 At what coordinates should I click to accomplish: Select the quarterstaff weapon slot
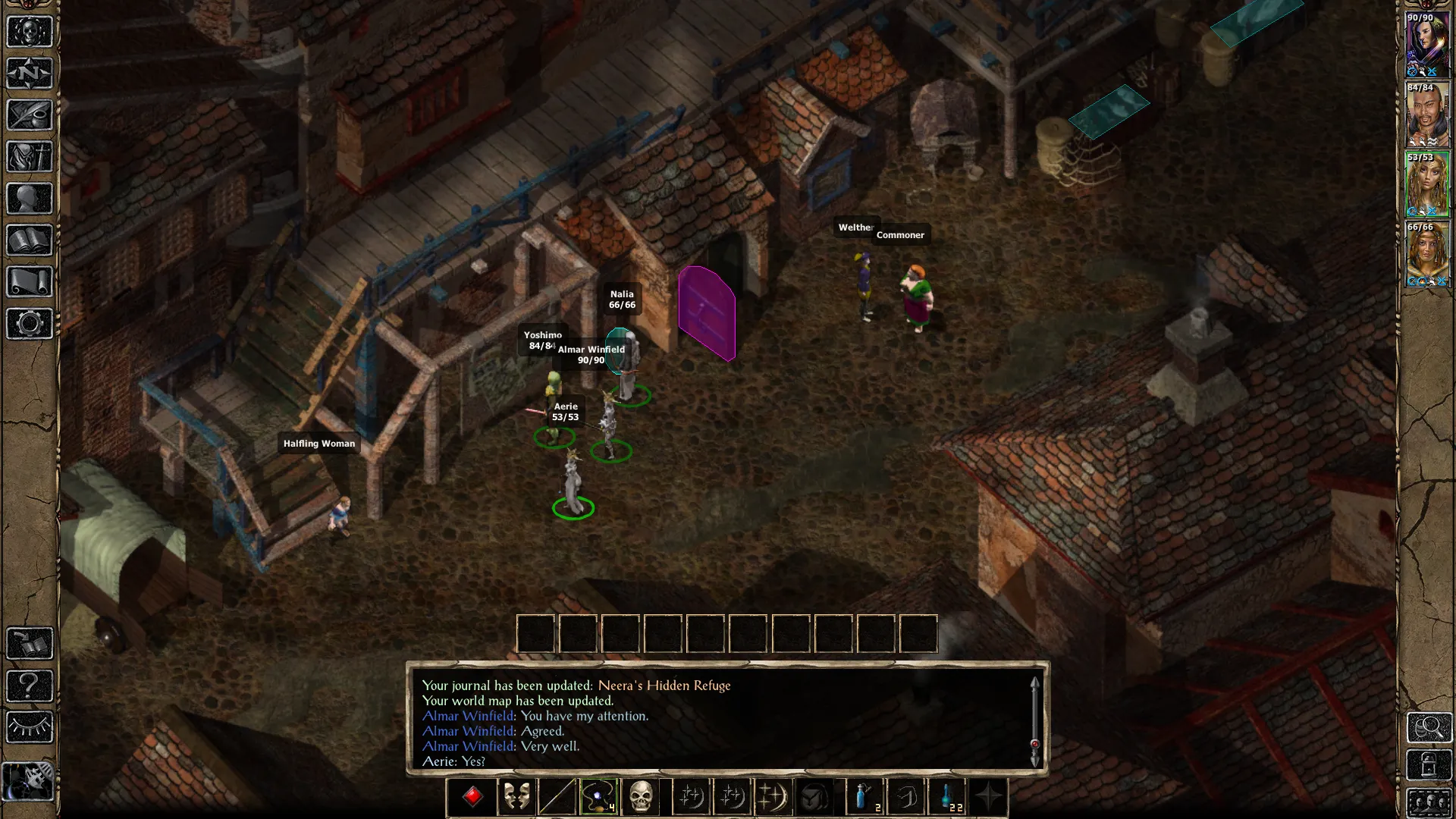pyautogui.click(x=557, y=797)
